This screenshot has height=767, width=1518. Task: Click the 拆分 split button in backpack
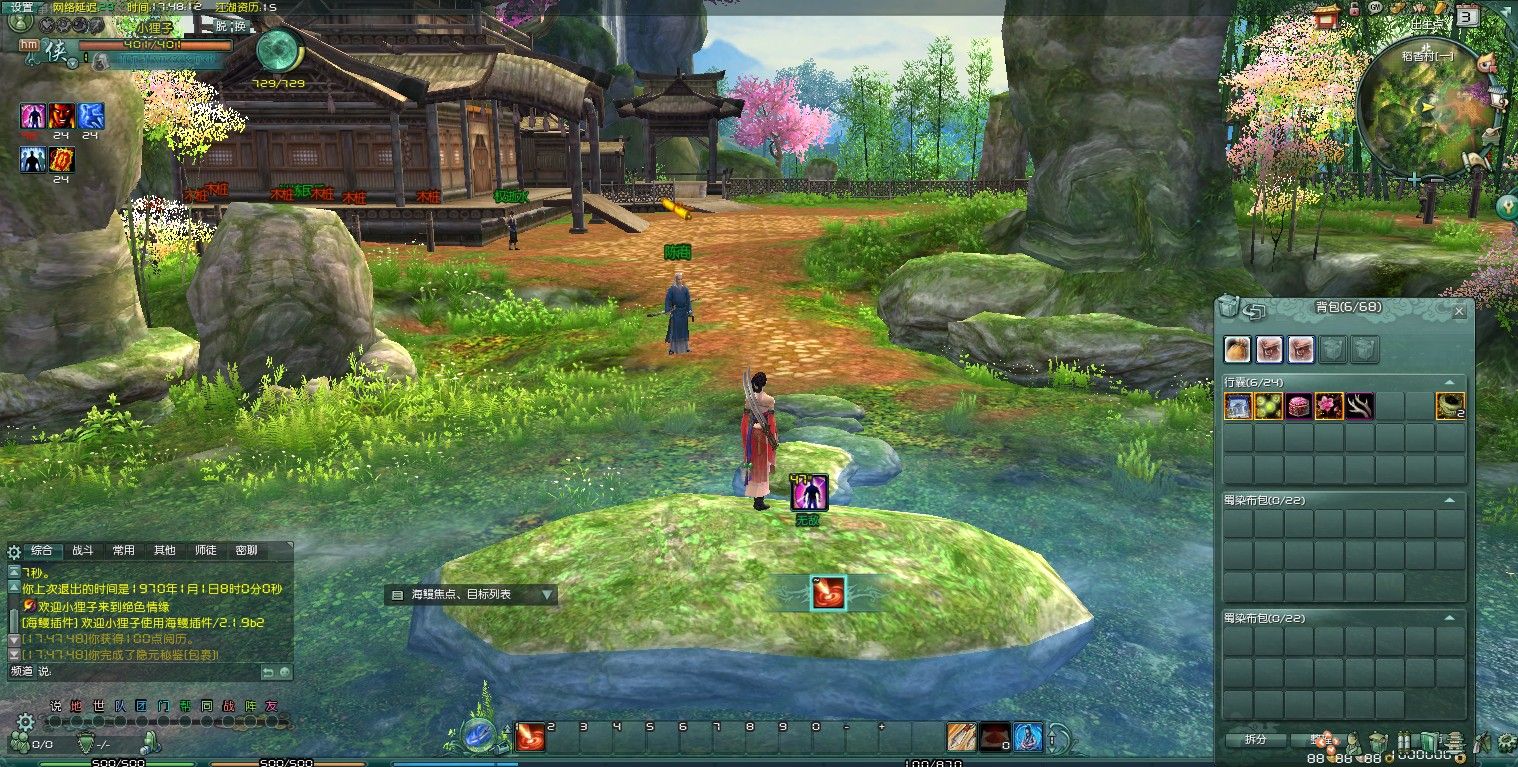[1255, 740]
